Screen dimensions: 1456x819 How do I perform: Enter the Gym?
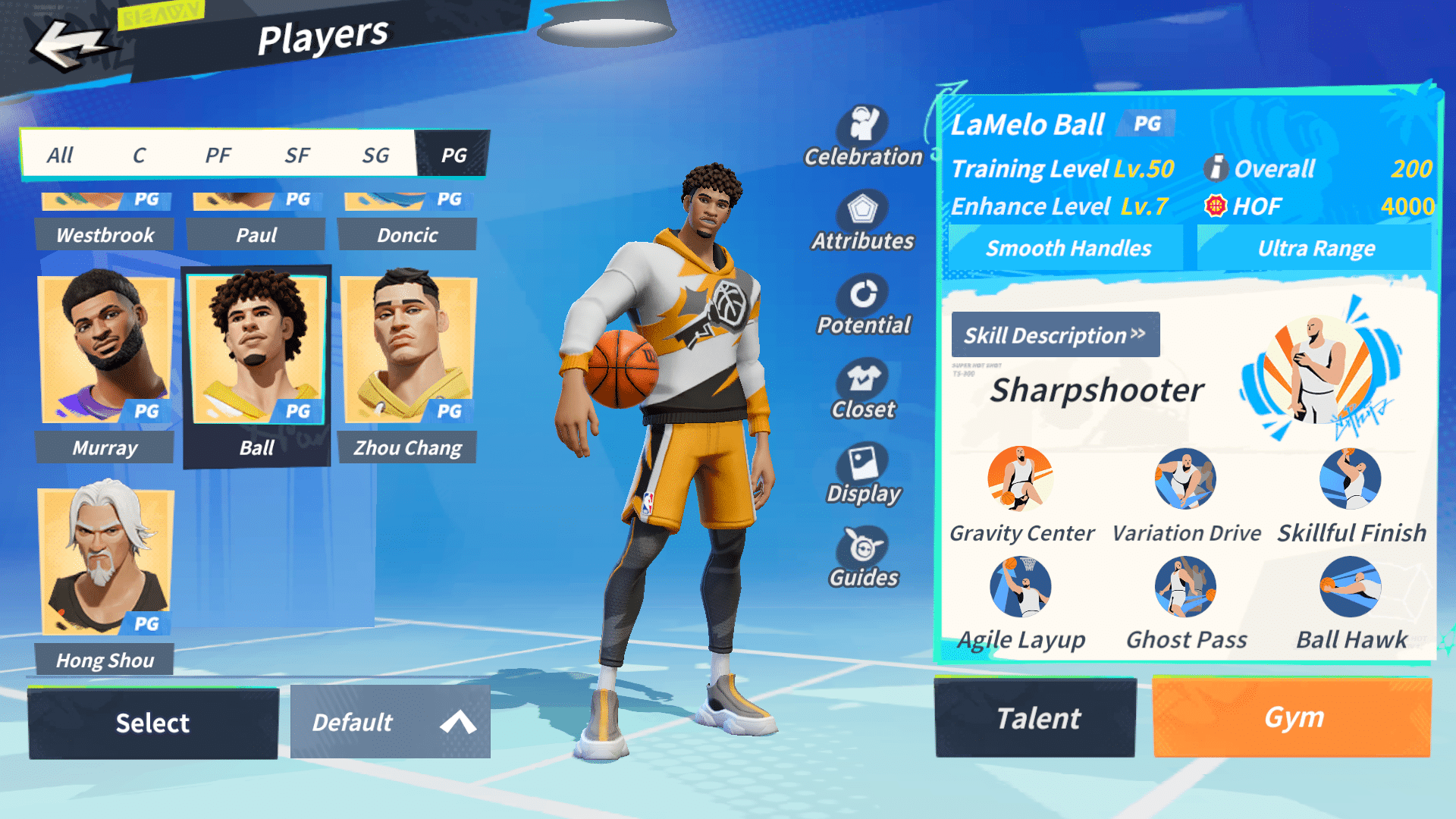click(x=1292, y=718)
